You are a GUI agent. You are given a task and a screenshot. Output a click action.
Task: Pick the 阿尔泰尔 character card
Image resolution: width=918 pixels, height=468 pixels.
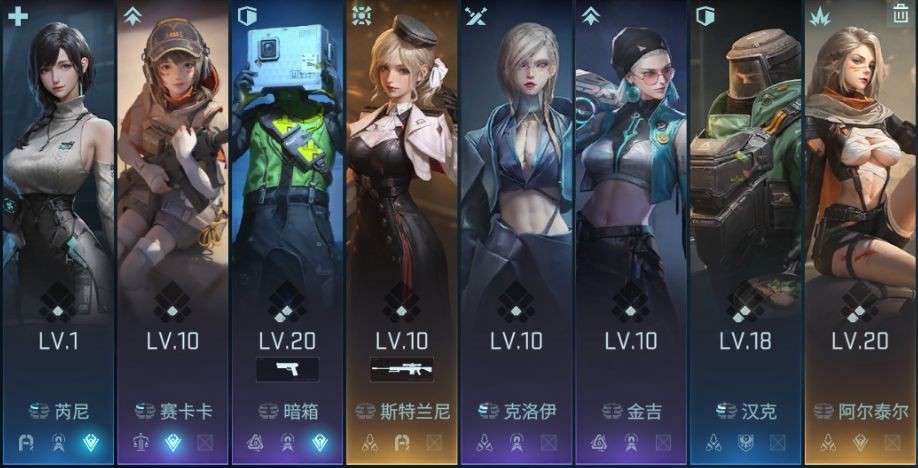click(x=860, y=200)
